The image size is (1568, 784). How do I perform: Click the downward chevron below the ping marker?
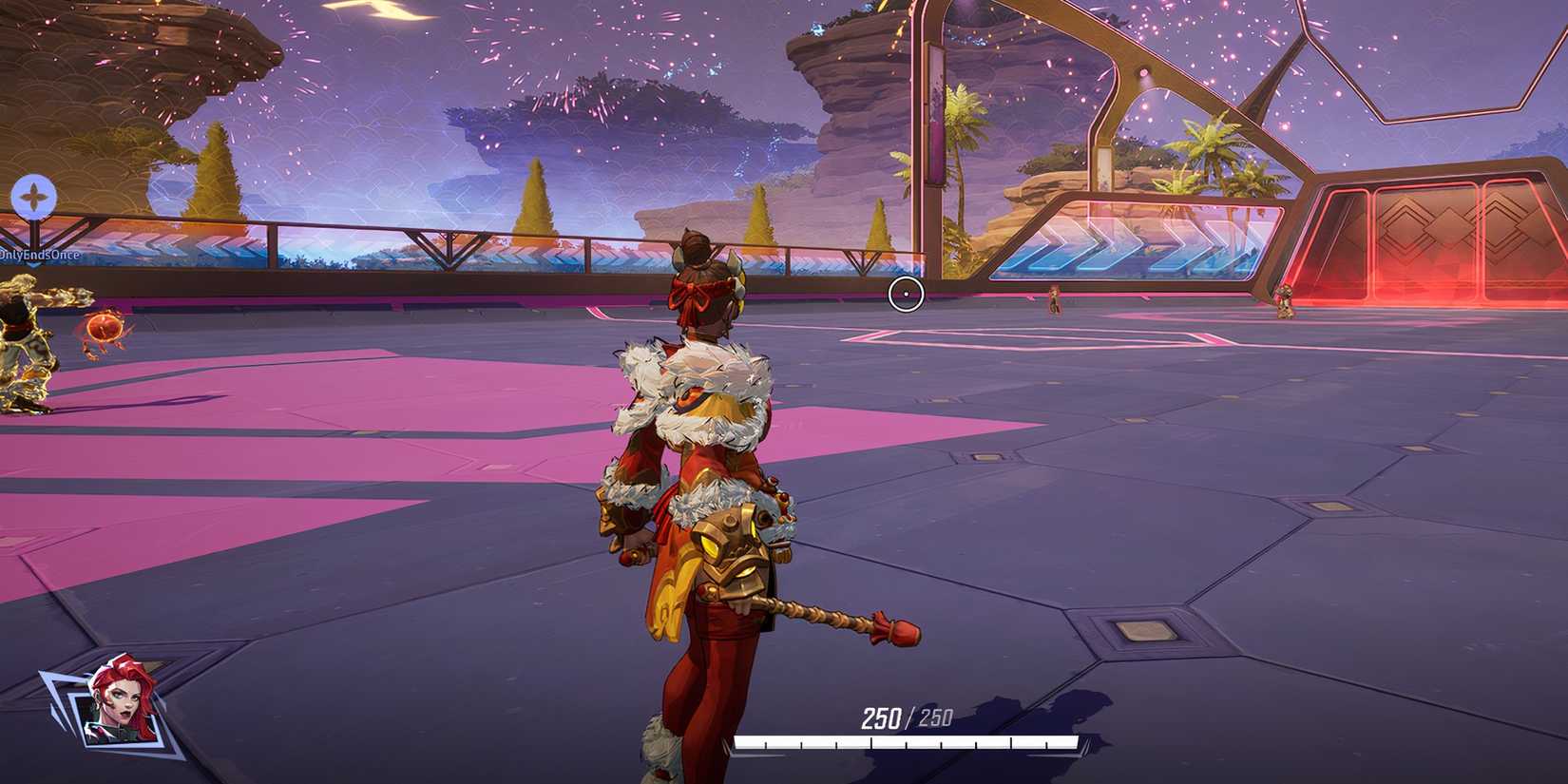(32, 266)
